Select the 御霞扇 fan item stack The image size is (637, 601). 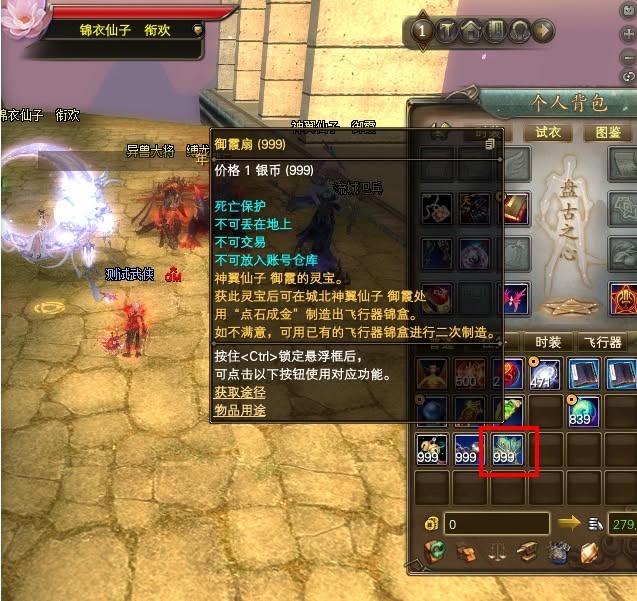pyautogui.click(x=509, y=451)
